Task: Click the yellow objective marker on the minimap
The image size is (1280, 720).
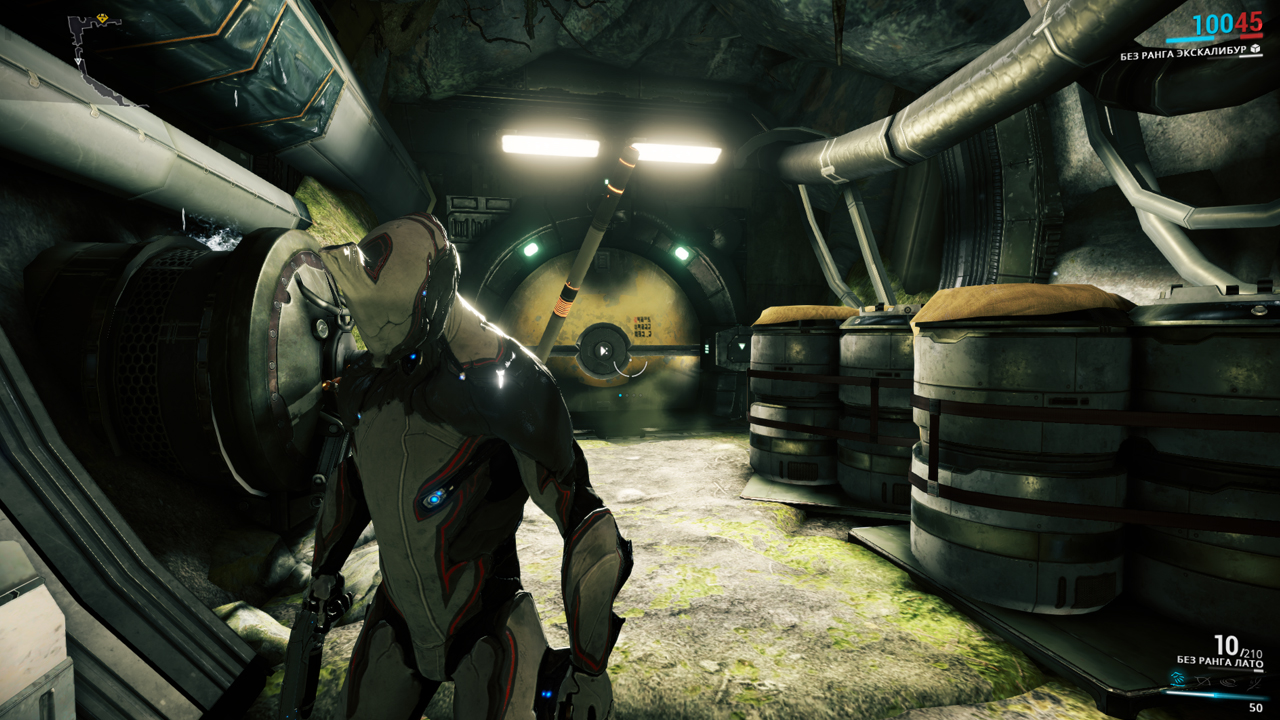Action: click(102, 18)
